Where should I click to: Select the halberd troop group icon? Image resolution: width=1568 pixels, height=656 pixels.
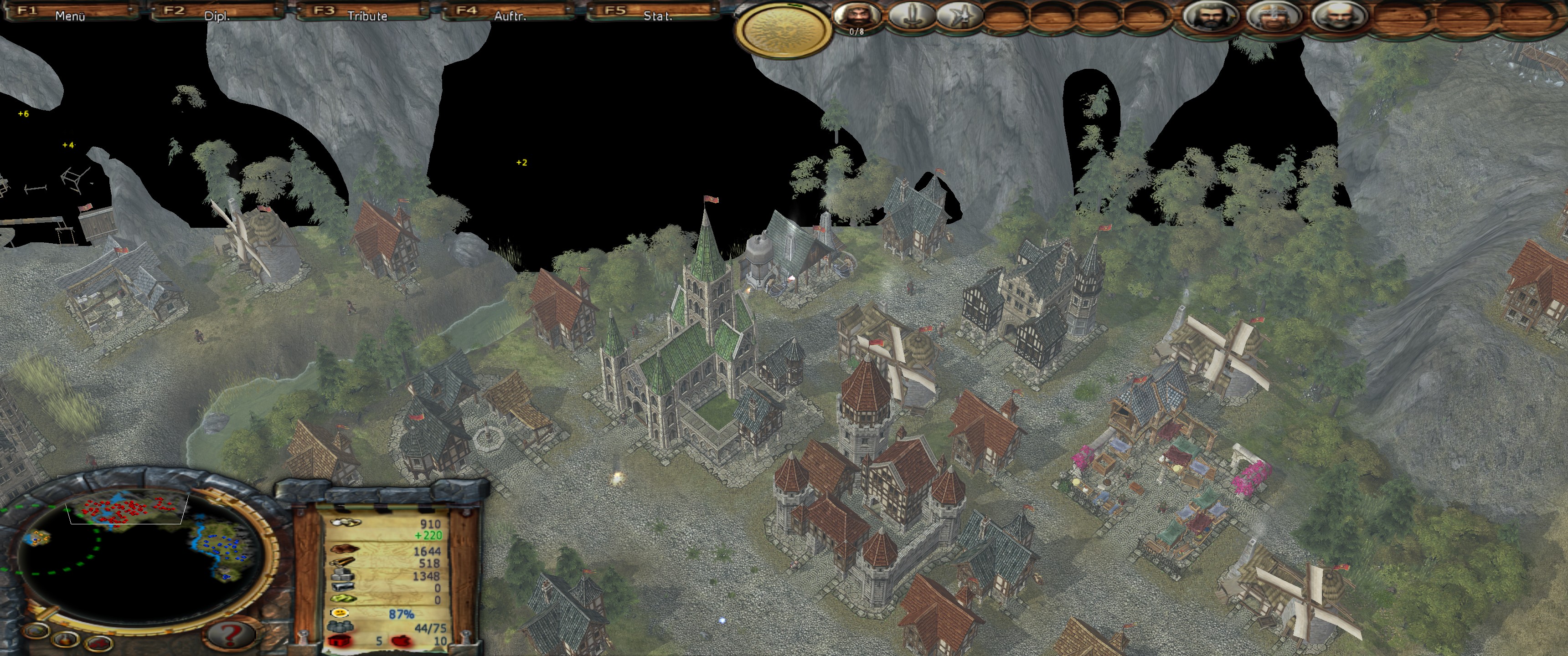click(959, 16)
